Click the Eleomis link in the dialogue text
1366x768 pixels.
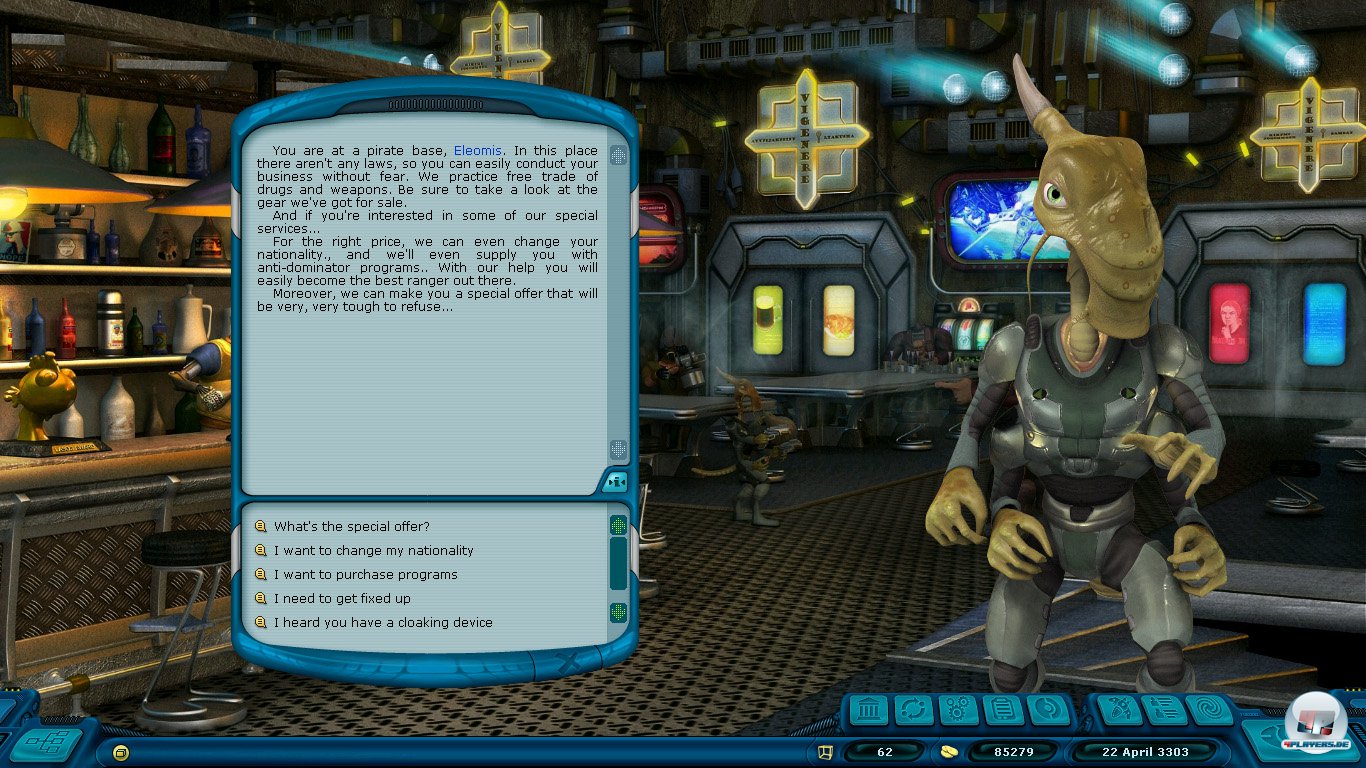click(476, 151)
